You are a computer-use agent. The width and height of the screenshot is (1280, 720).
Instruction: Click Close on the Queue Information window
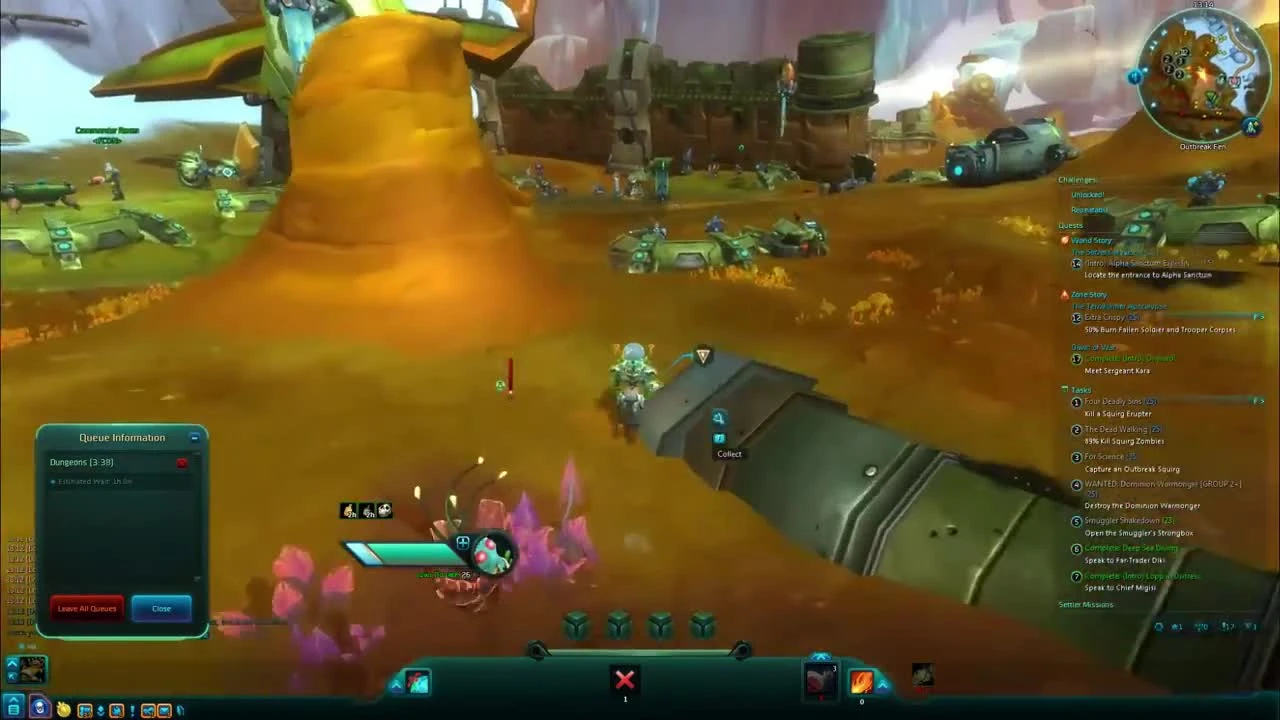(161, 609)
